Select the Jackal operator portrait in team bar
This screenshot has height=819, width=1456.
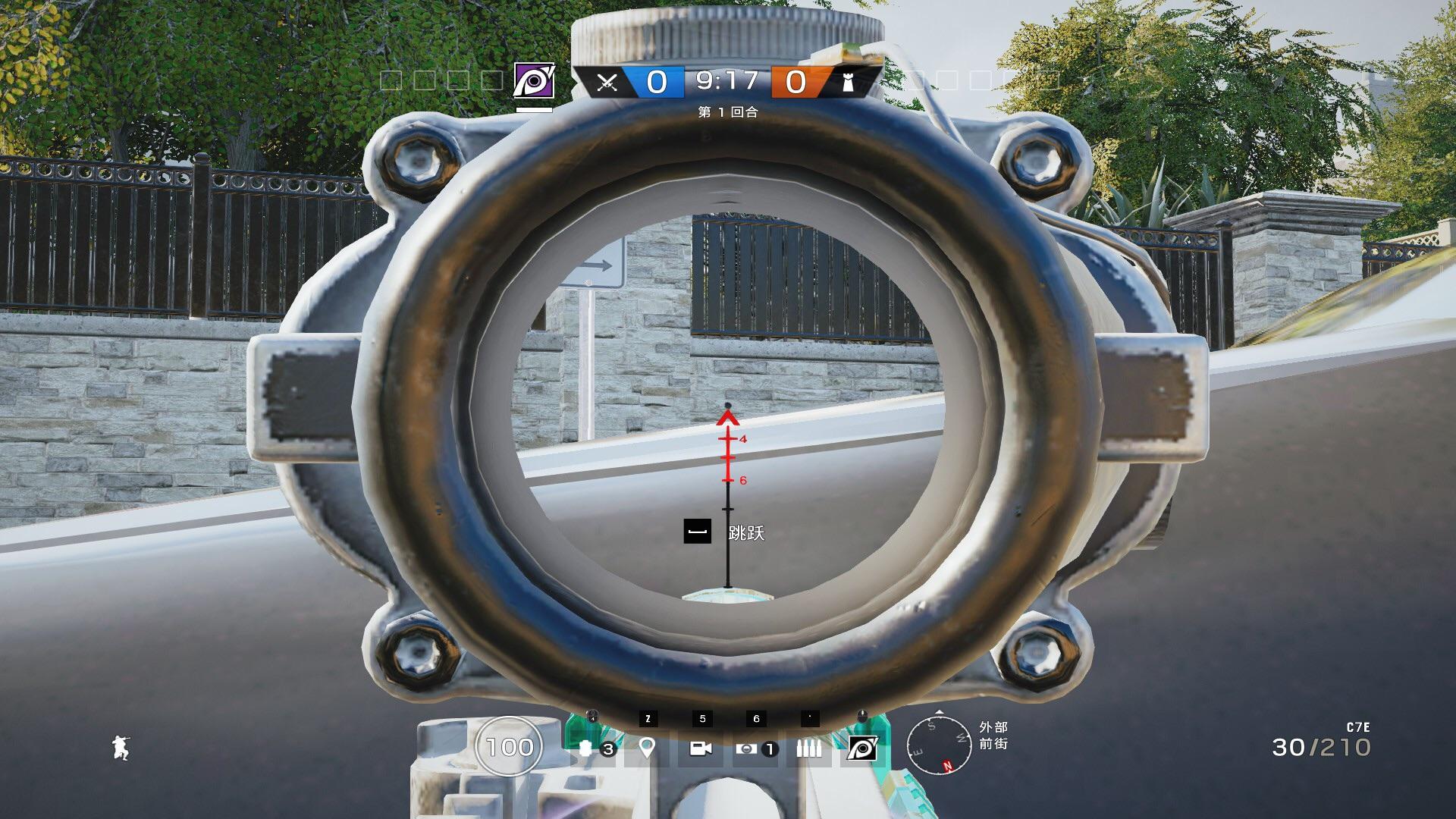coord(534,80)
